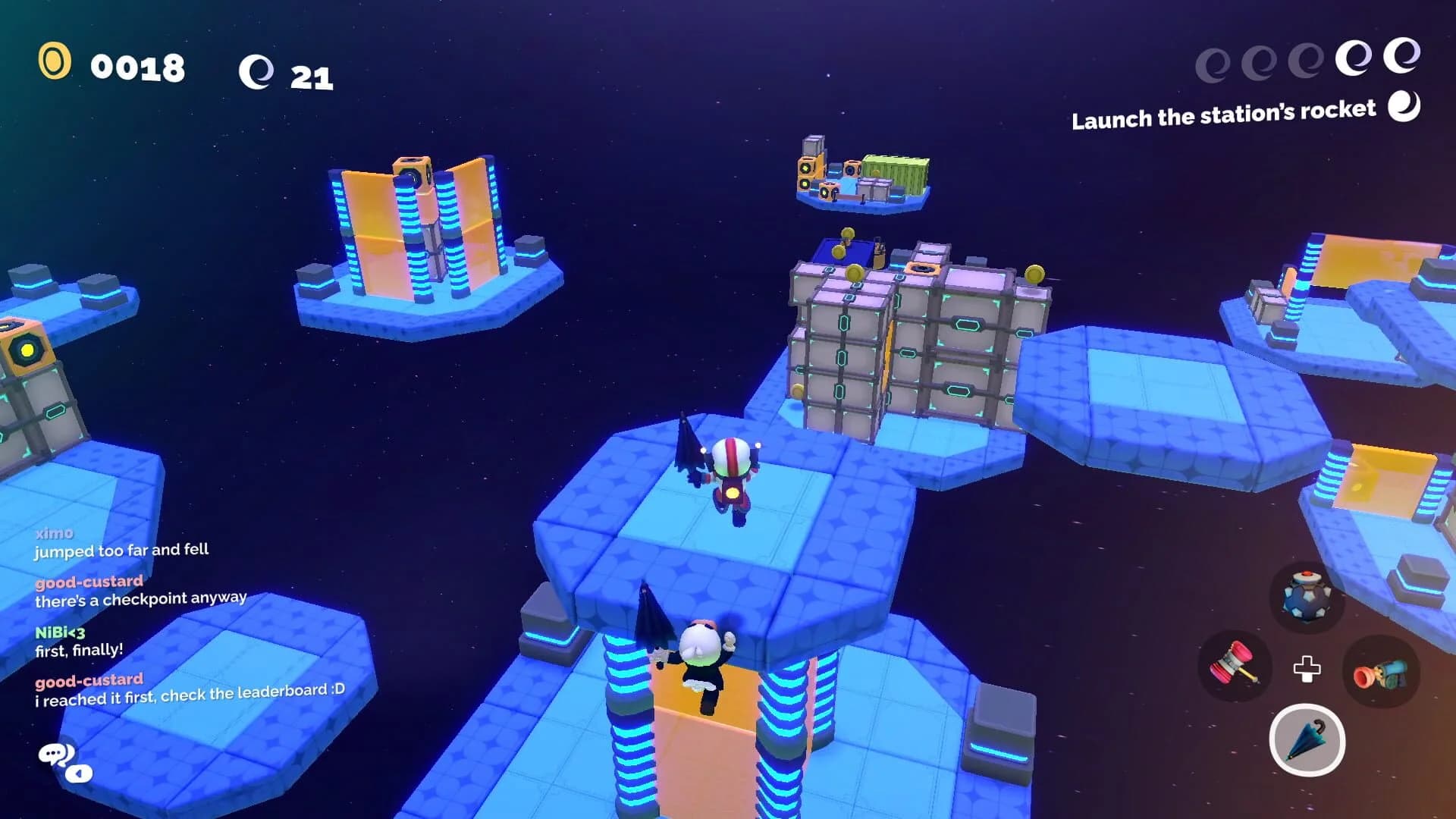Click good-custard's username in the chat
Viewport: 1456px width, 819px height.
tap(89, 582)
